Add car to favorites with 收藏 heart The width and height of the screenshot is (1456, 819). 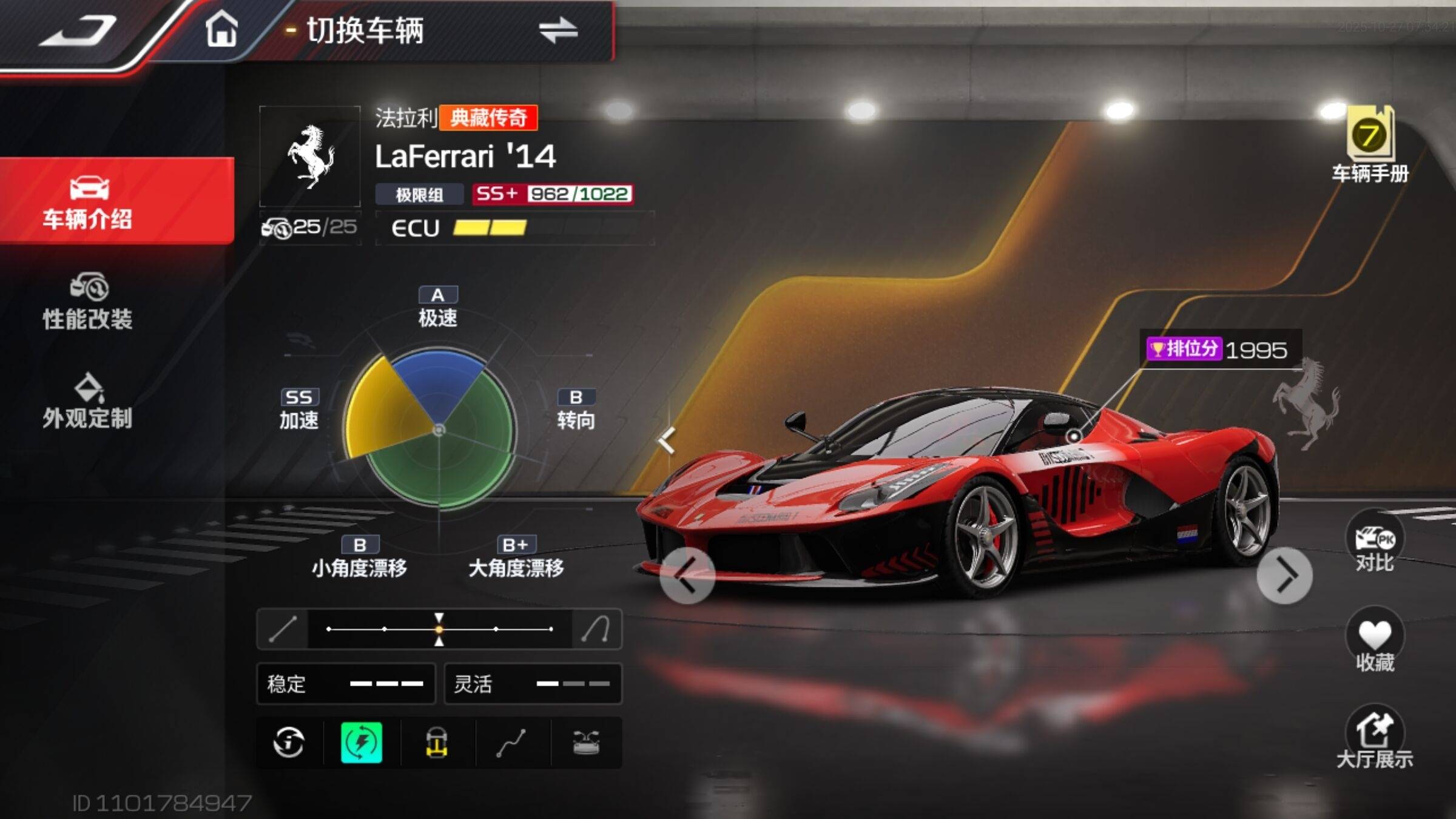(x=1374, y=642)
